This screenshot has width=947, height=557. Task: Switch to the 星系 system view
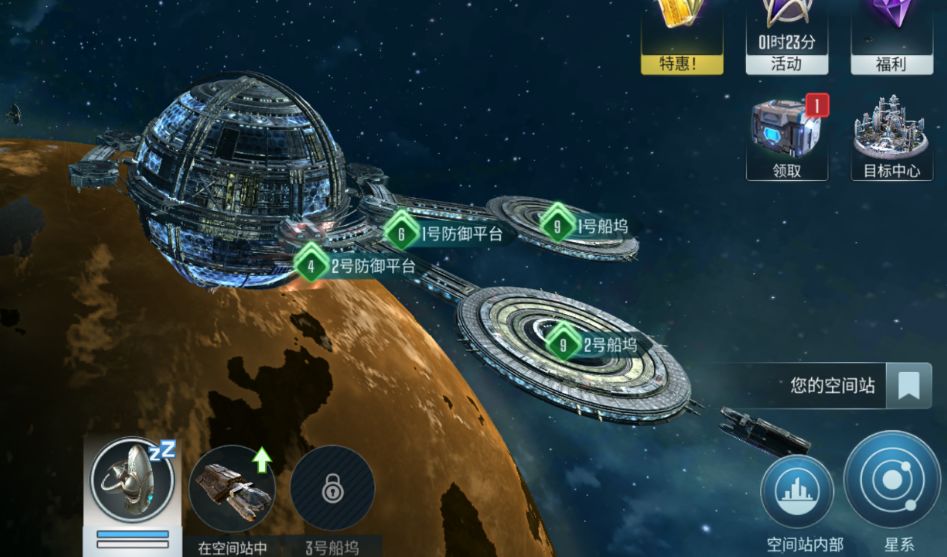(x=892, y=484)
